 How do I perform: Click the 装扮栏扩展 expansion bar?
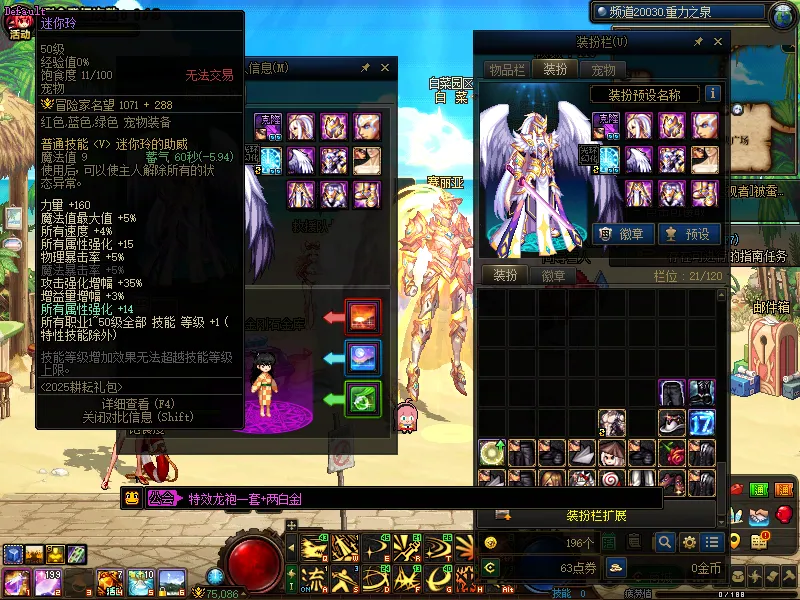pyautogui.click(x=596, y=516)
